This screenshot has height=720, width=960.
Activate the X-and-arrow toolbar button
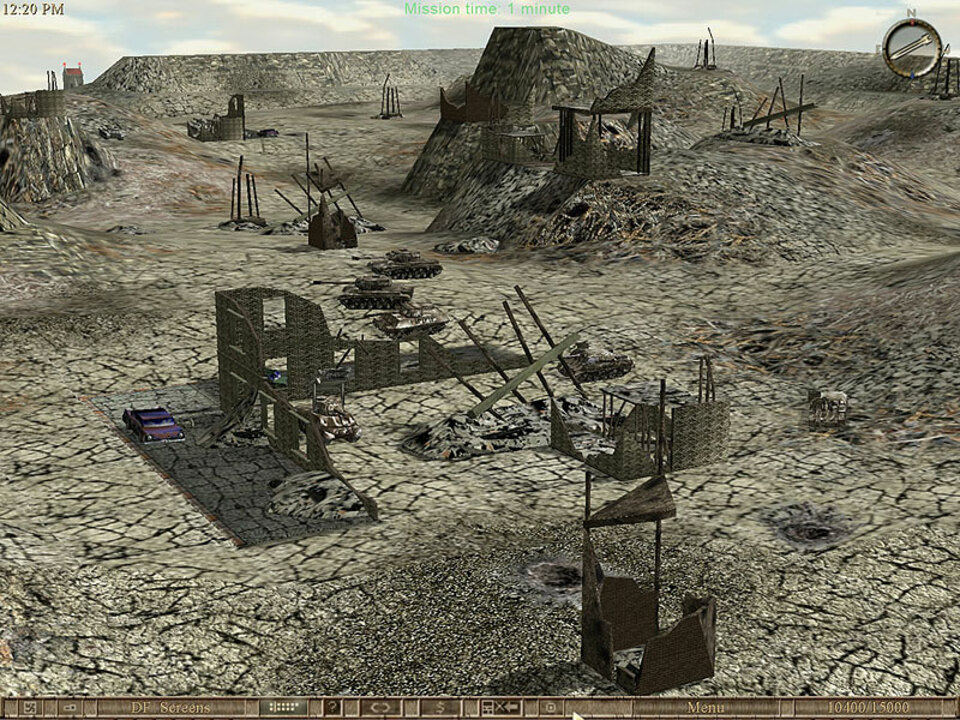[501, 708]
